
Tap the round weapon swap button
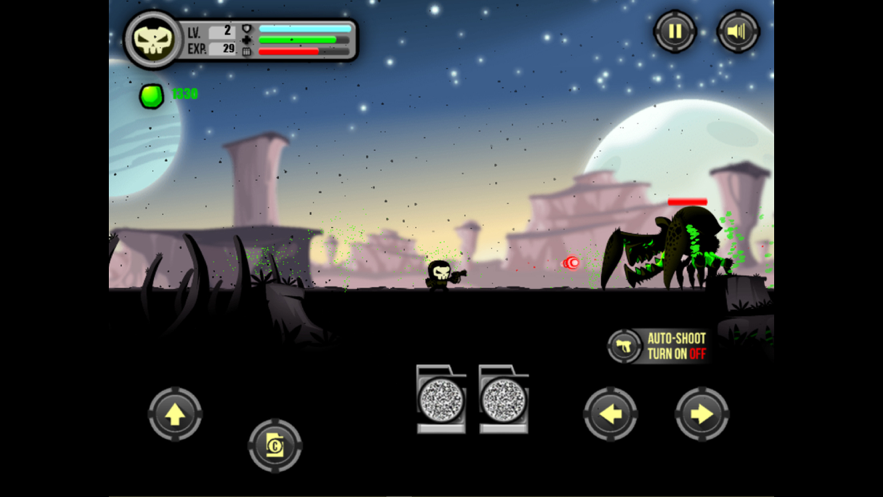pos(274,446)
